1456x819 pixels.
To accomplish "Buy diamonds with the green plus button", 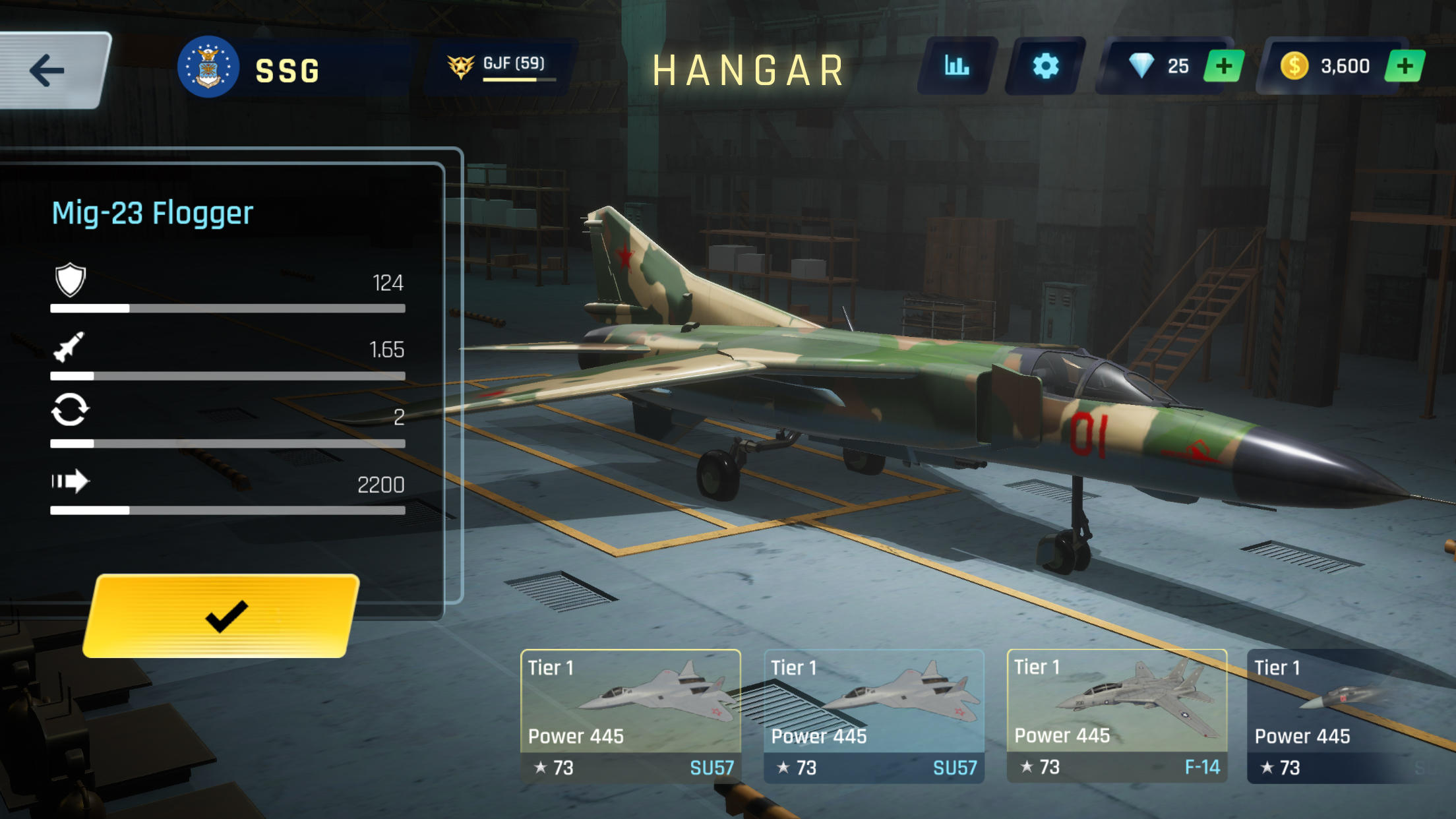I will 1223,65.
